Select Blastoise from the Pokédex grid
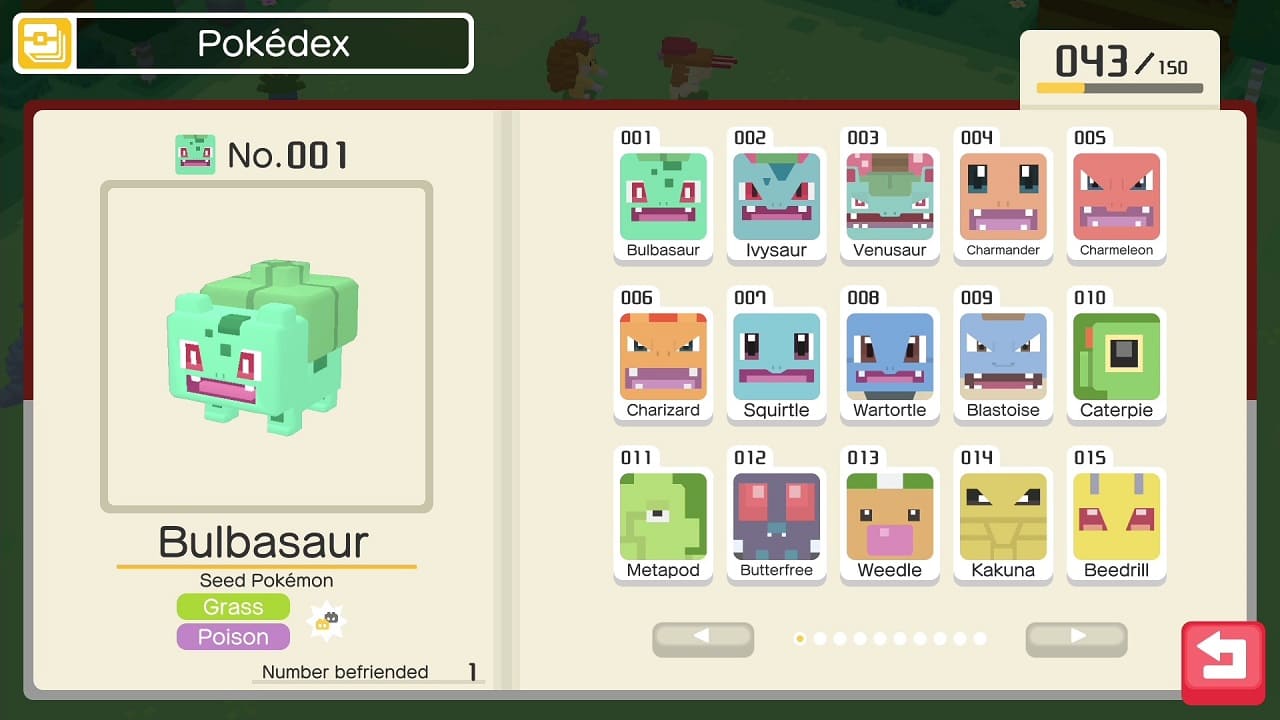The width and height of the screenshot is (1280, 720). tap(1003, 357)
